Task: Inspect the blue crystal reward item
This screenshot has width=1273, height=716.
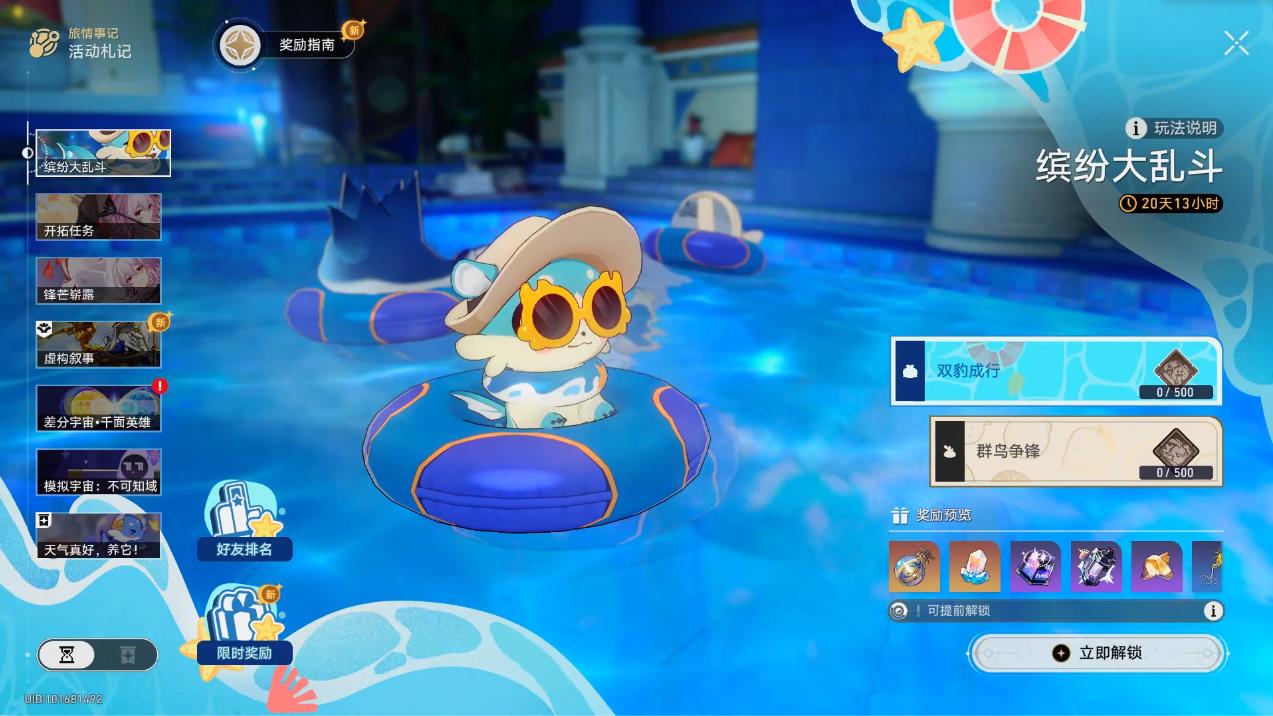Action: pos(974,567)
